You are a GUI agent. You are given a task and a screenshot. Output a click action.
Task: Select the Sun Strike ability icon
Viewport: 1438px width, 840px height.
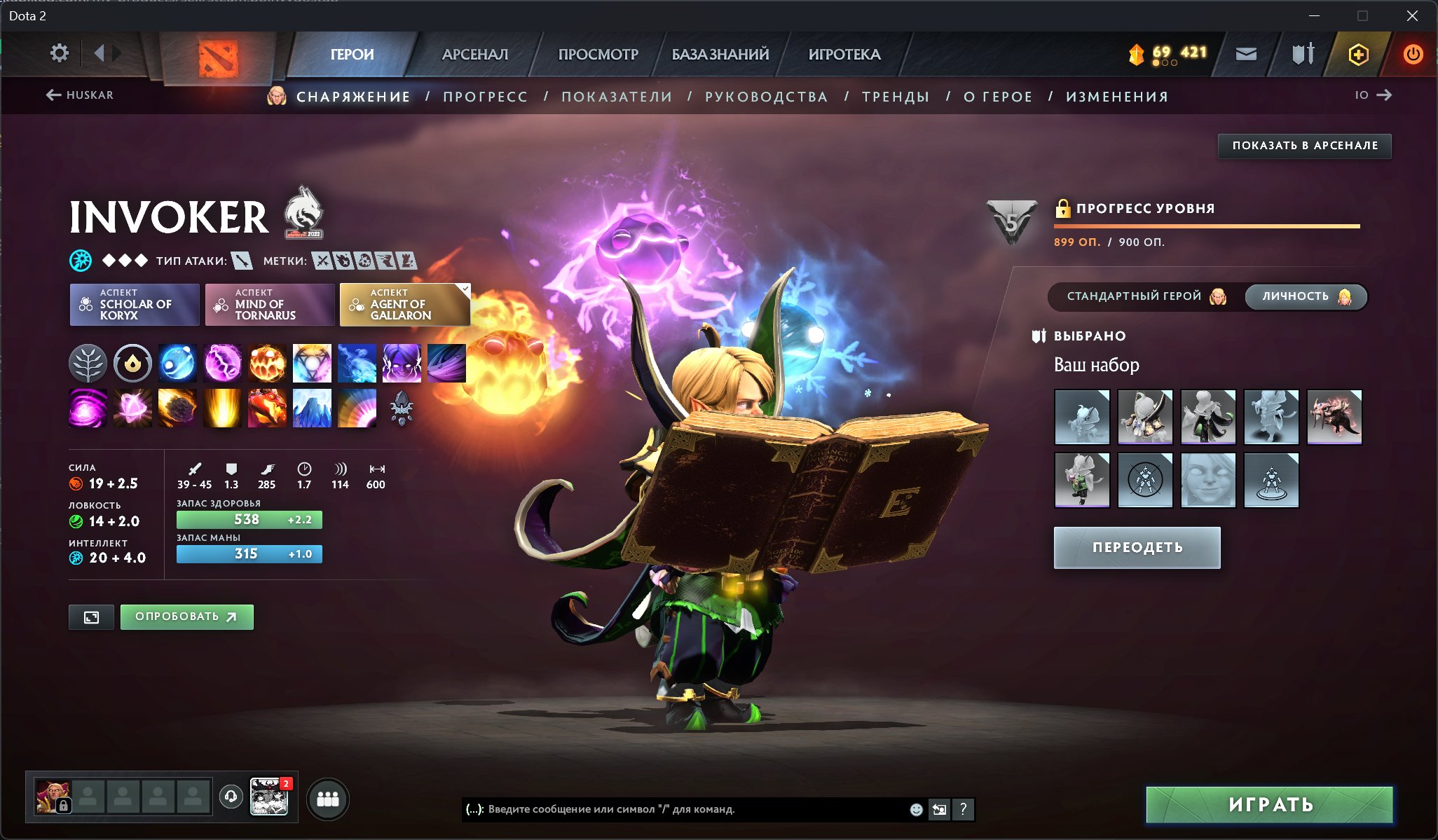(x=222, y=408)
